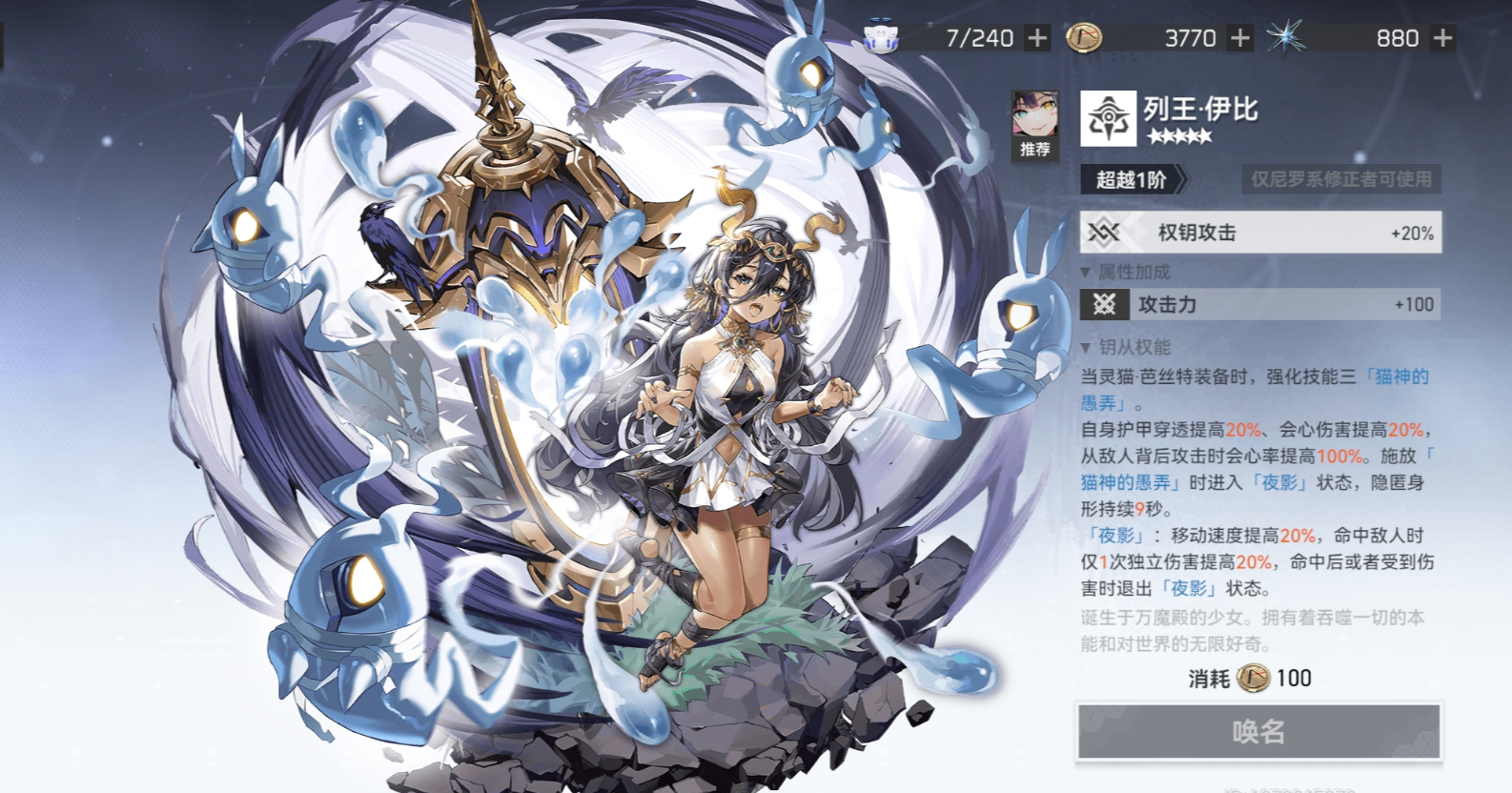Click the coin icon next to 消耗 cost

[x=1256, y=678]
